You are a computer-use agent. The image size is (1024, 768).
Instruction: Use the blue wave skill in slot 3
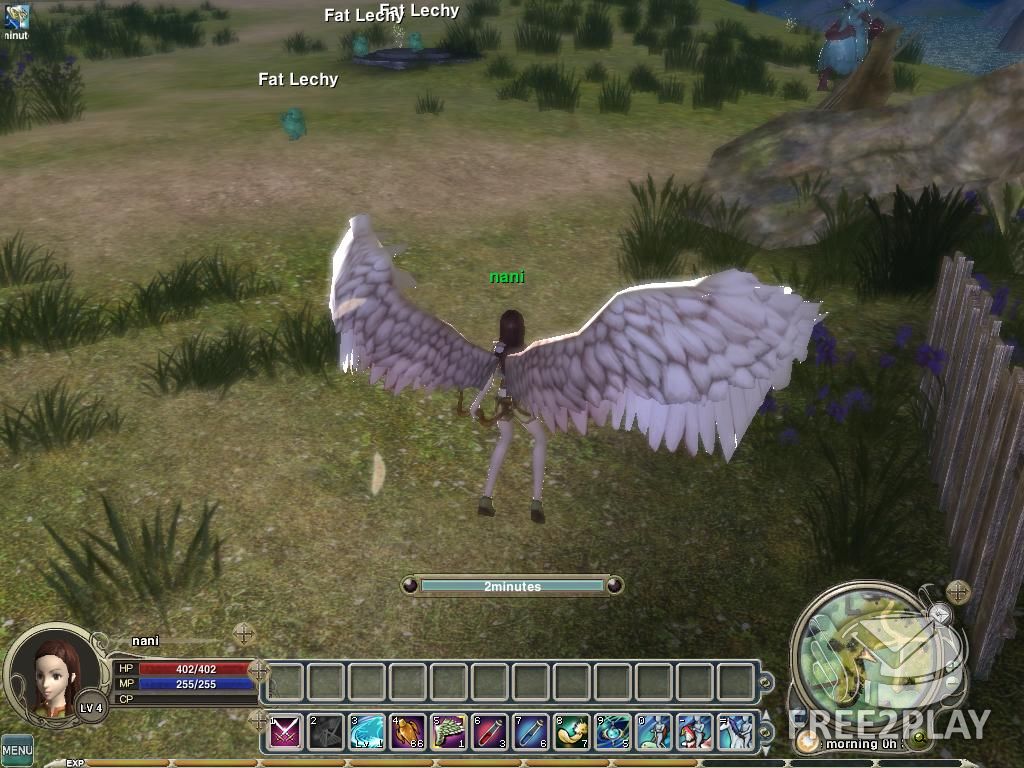[x=367, y=733]
